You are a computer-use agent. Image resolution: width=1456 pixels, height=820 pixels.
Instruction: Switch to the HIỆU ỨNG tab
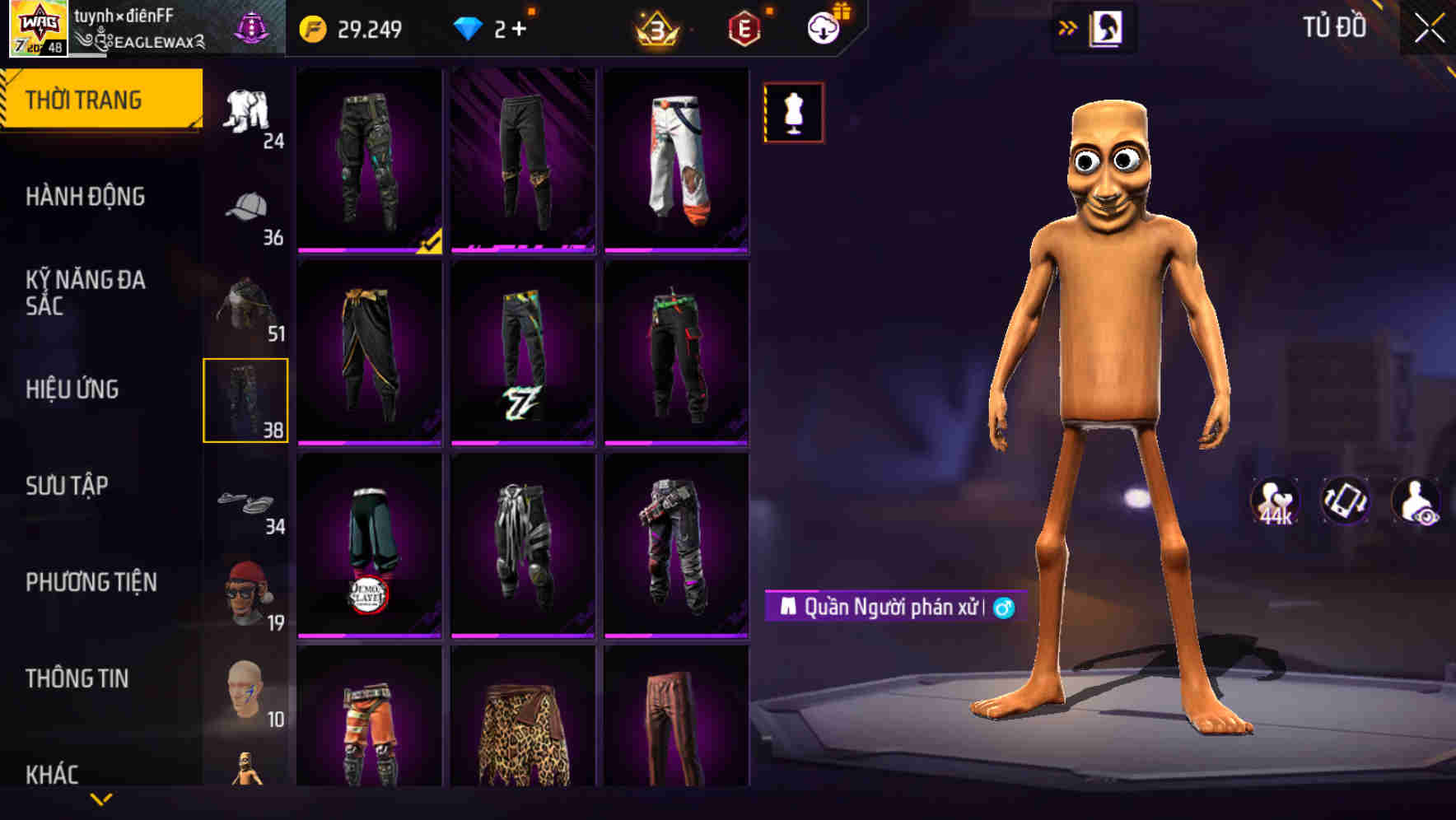72,389
